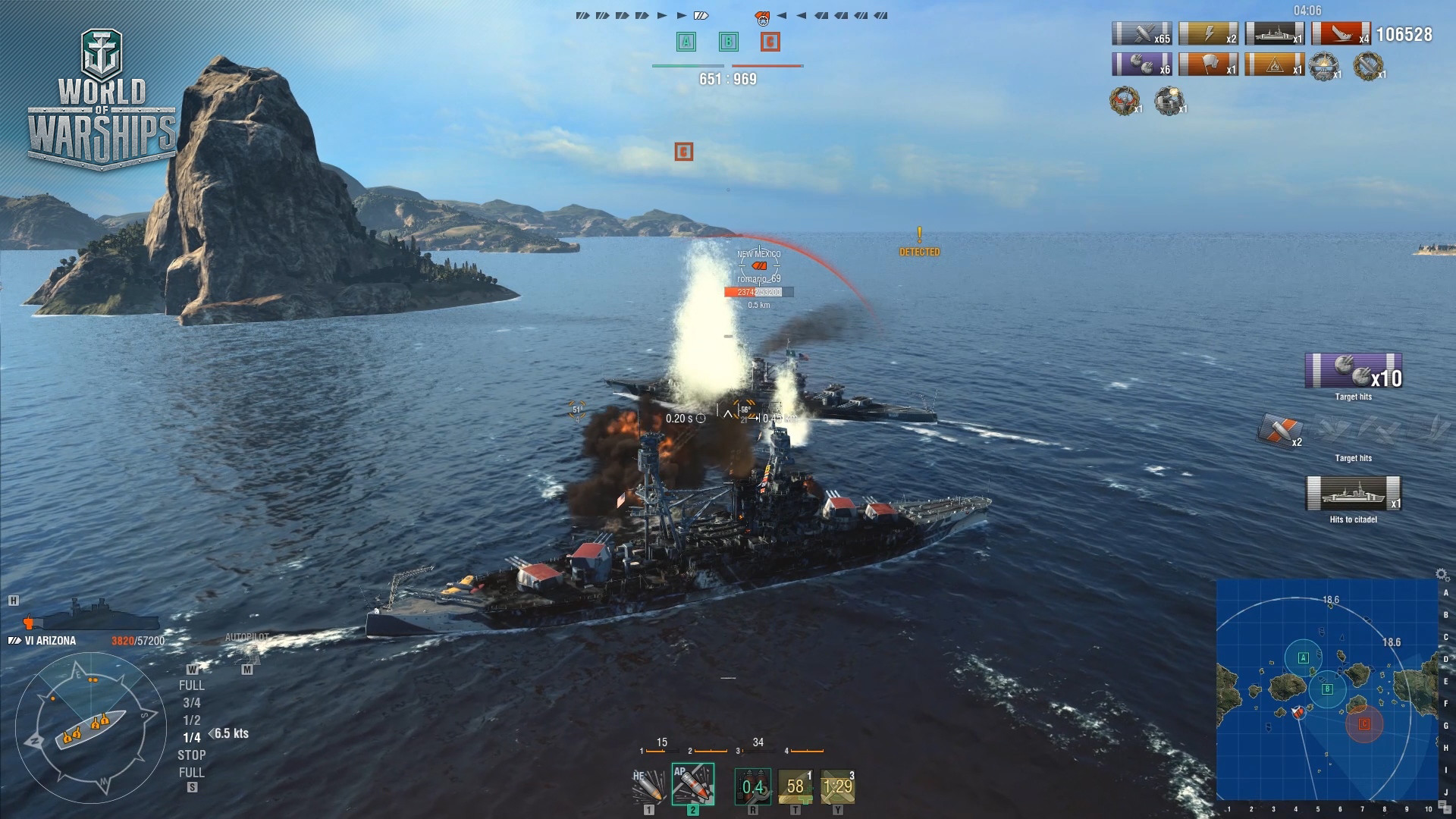Launch the Catapult Fighter consumable
Image resolution: width=1456 pixels, height=819 pixels.
838,785
